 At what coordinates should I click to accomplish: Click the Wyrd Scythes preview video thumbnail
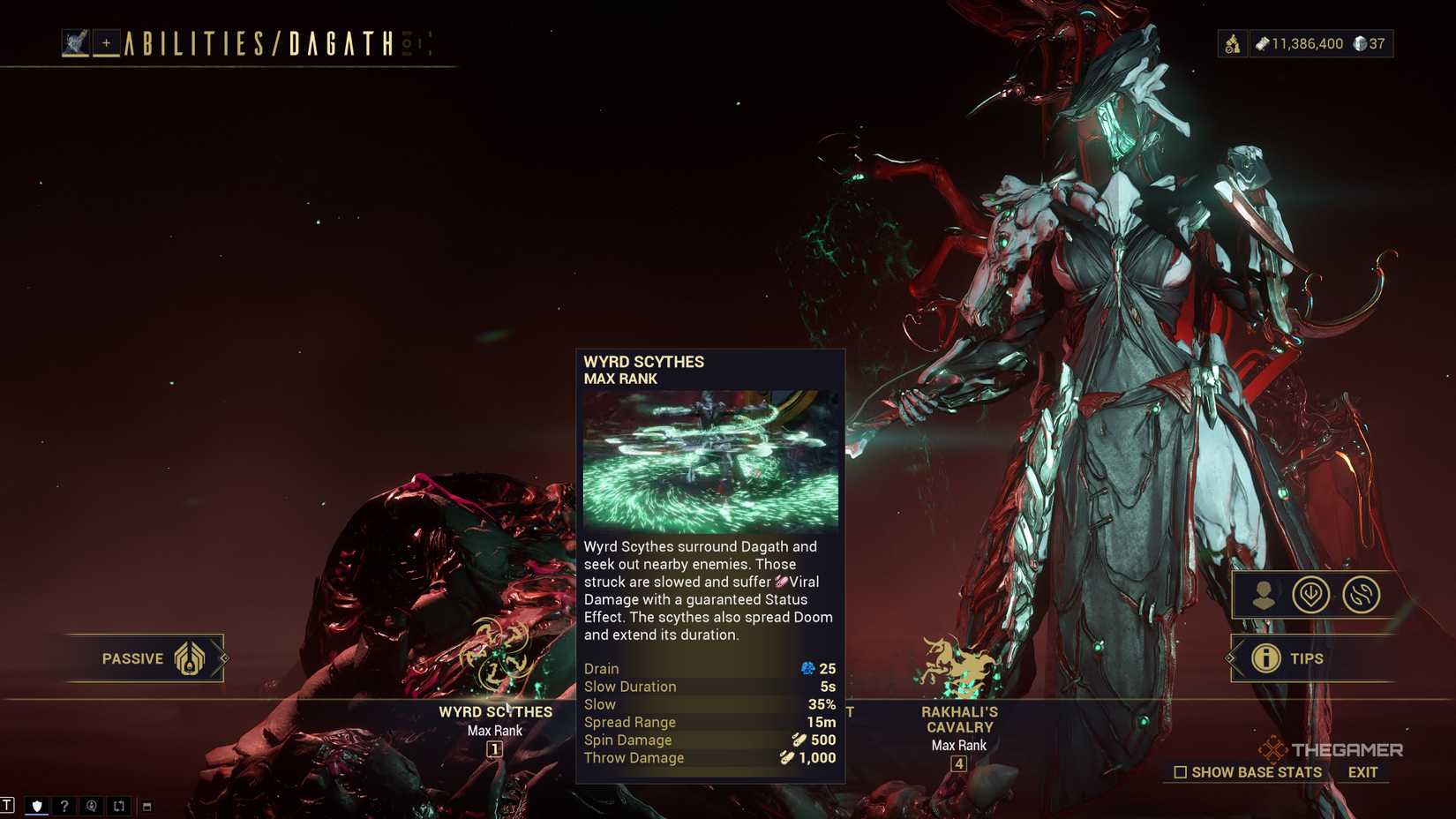click(x=710, y=458)
